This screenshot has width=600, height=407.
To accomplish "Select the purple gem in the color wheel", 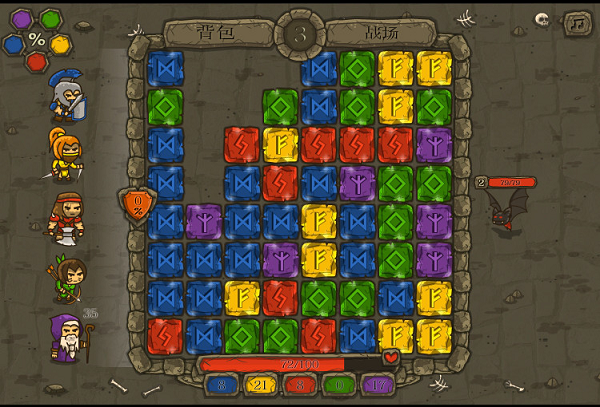I will pos(21,19).
